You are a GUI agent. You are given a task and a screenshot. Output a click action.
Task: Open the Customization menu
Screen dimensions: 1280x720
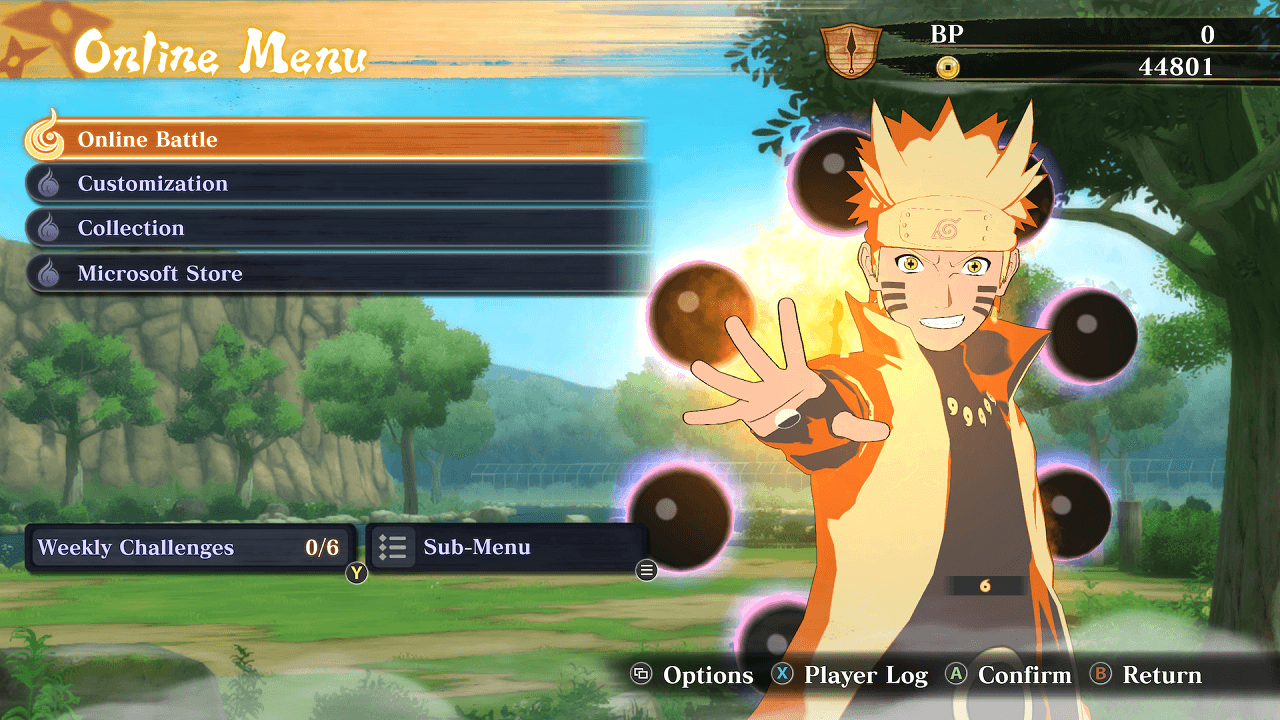[x=330, y=184]
